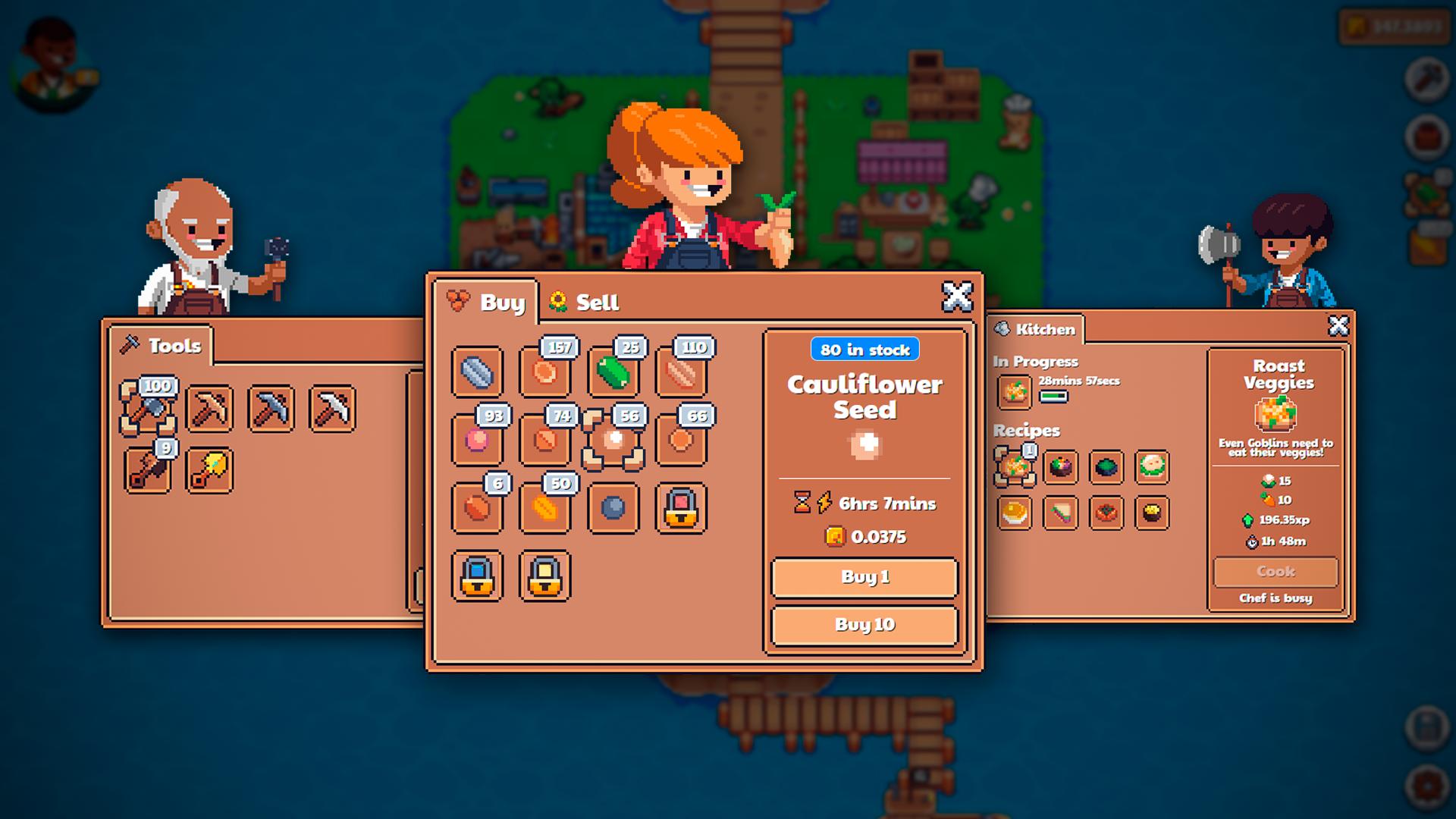Select the axe tool with 100 badge

pyautogui.click(x=149, y=409)
